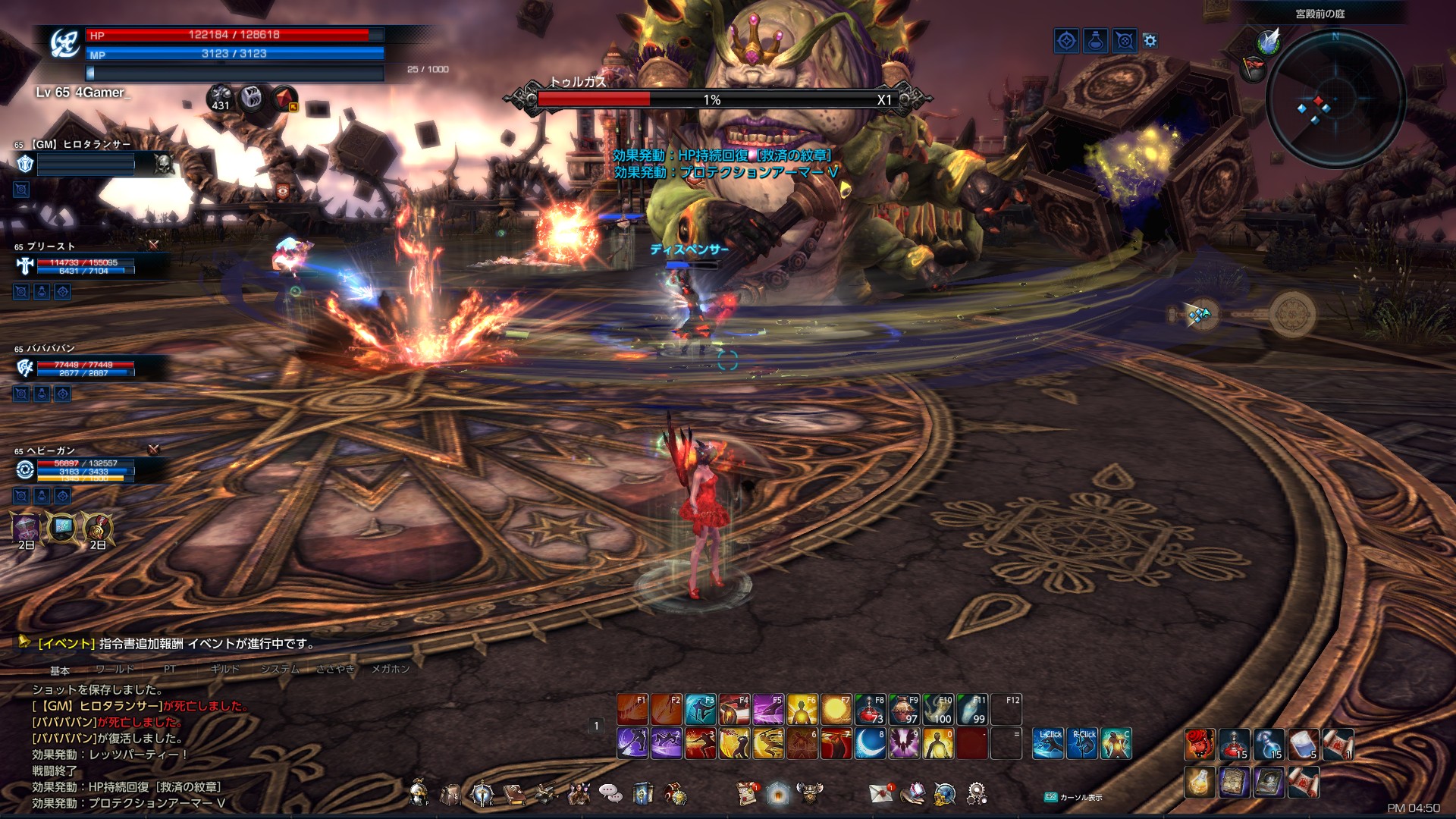Image resolution: width=1456 pixels, height=819 pixels.
Task: Open the gears system options icon
Action: click(977, 793)
